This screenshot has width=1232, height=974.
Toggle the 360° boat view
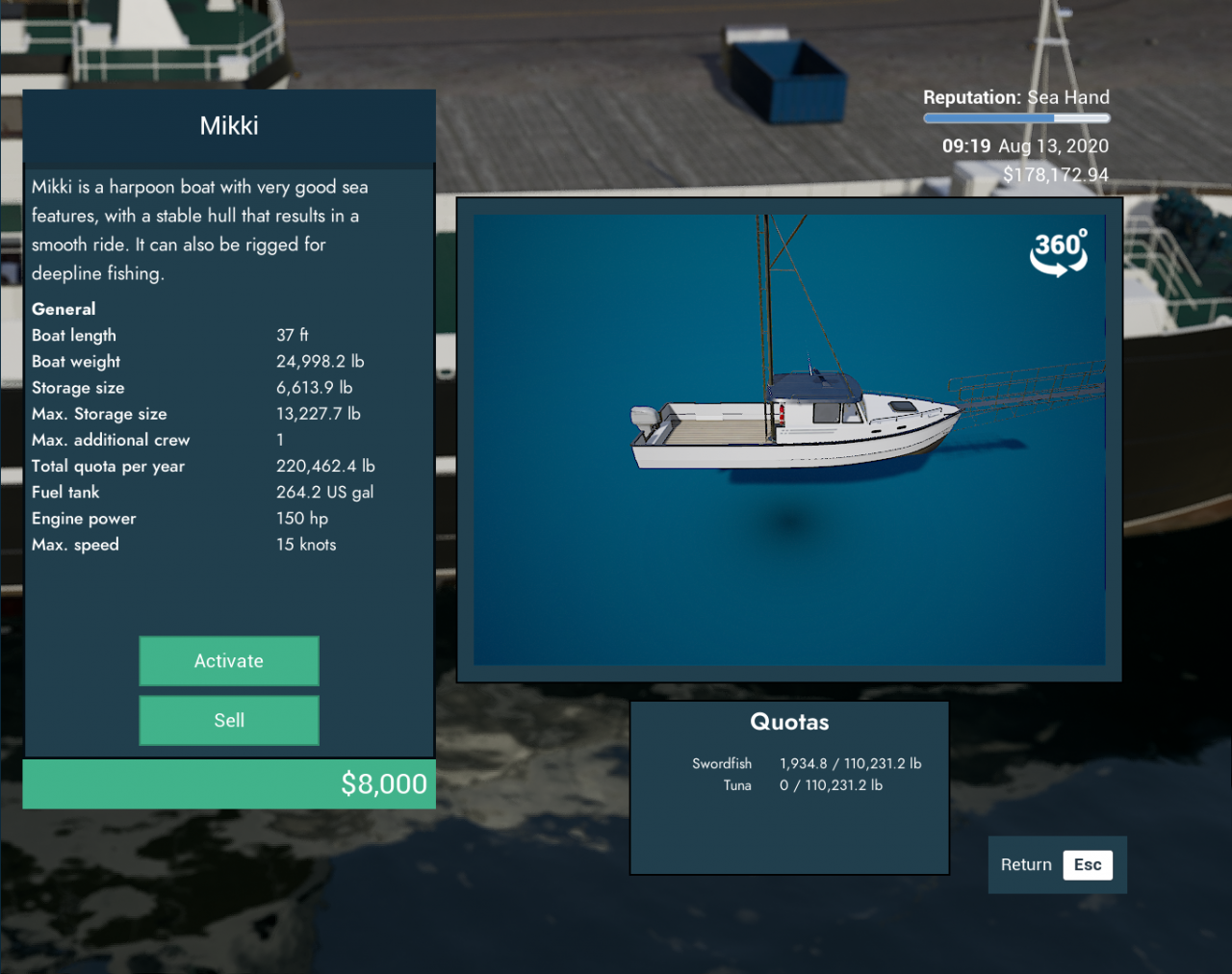click(1059, 252)
